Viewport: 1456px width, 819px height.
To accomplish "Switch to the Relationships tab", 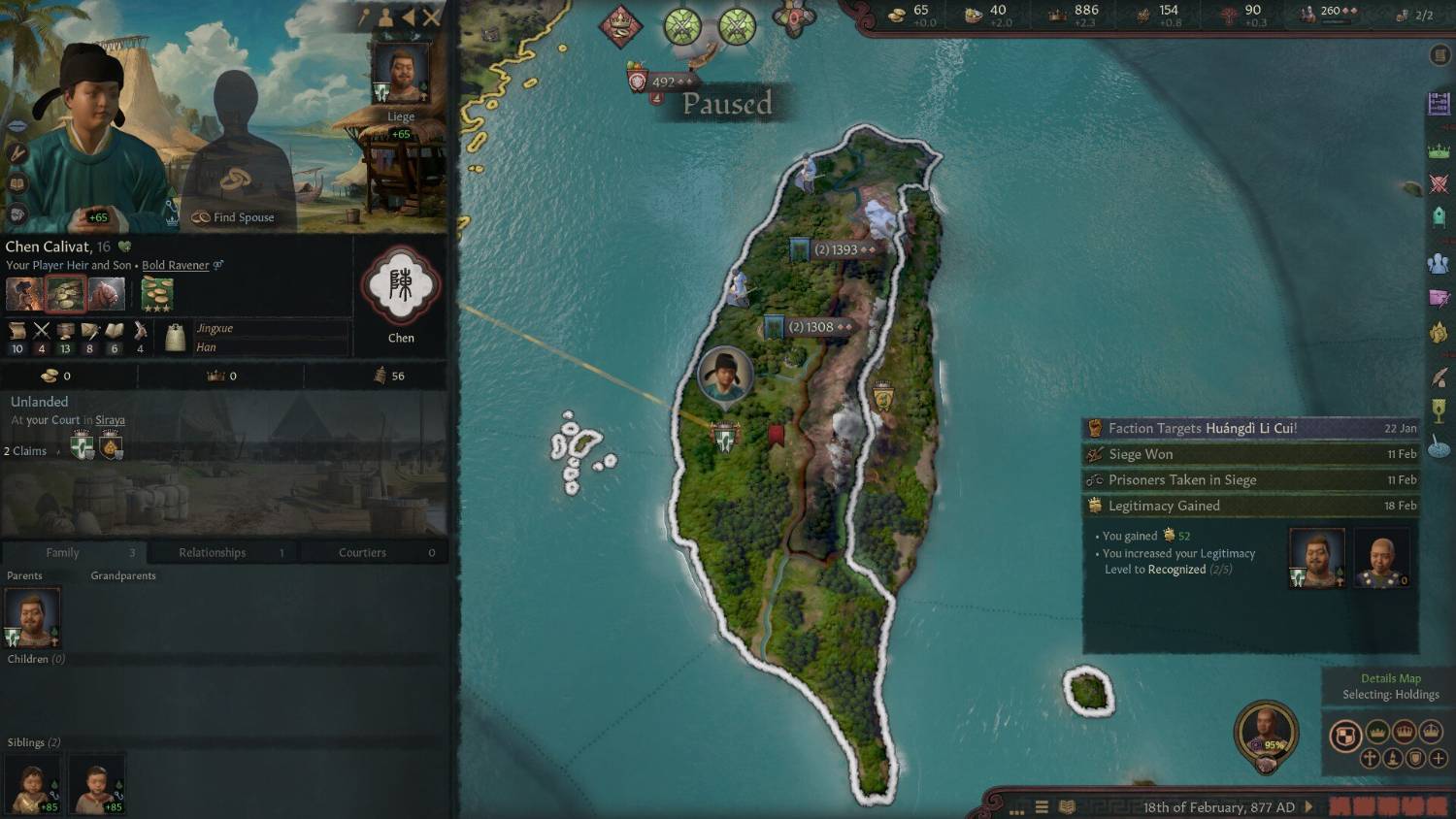I will (x=212, y=552).
